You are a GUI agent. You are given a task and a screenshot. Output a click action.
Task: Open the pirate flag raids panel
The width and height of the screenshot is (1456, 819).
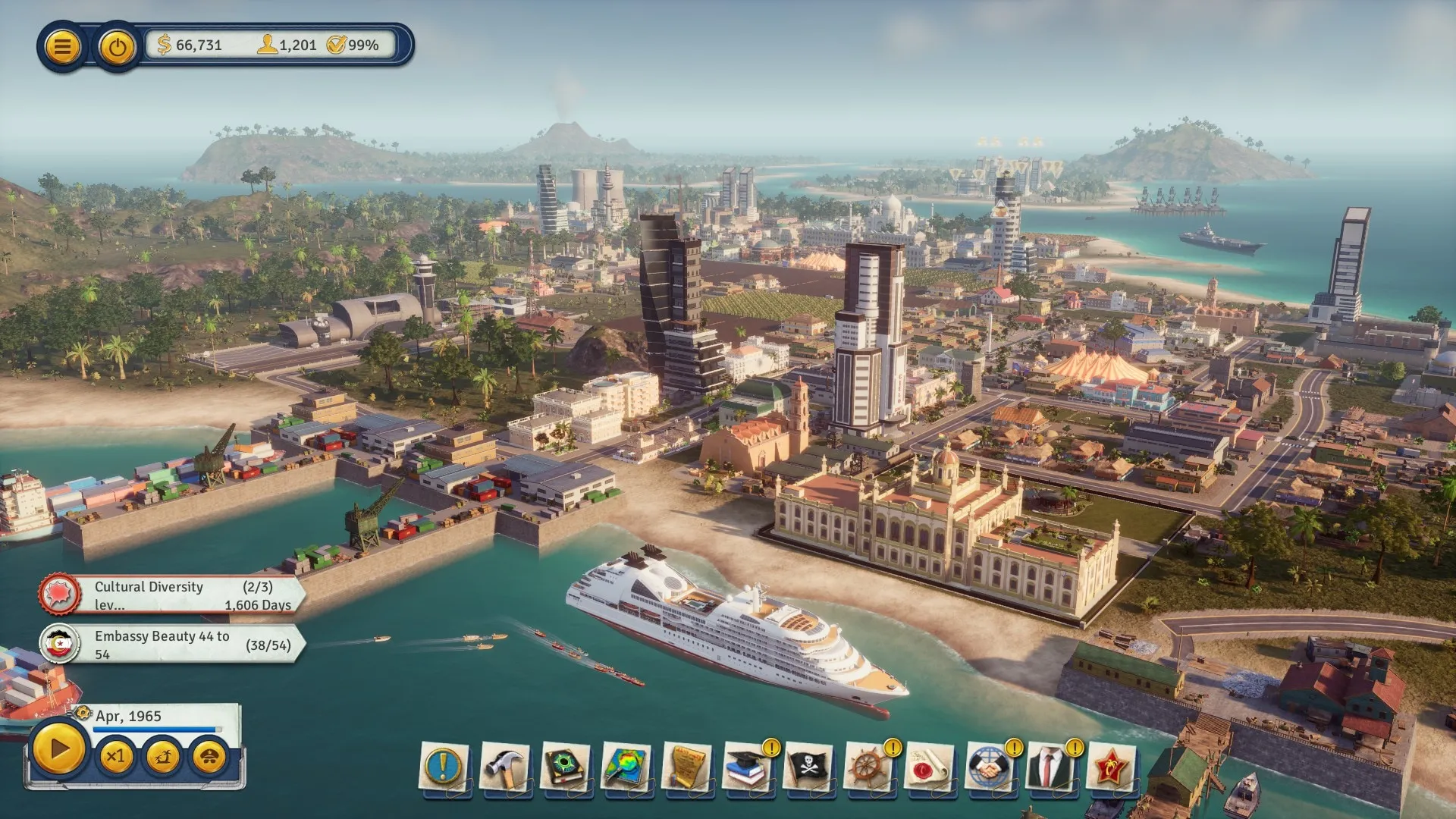(808, 767)
